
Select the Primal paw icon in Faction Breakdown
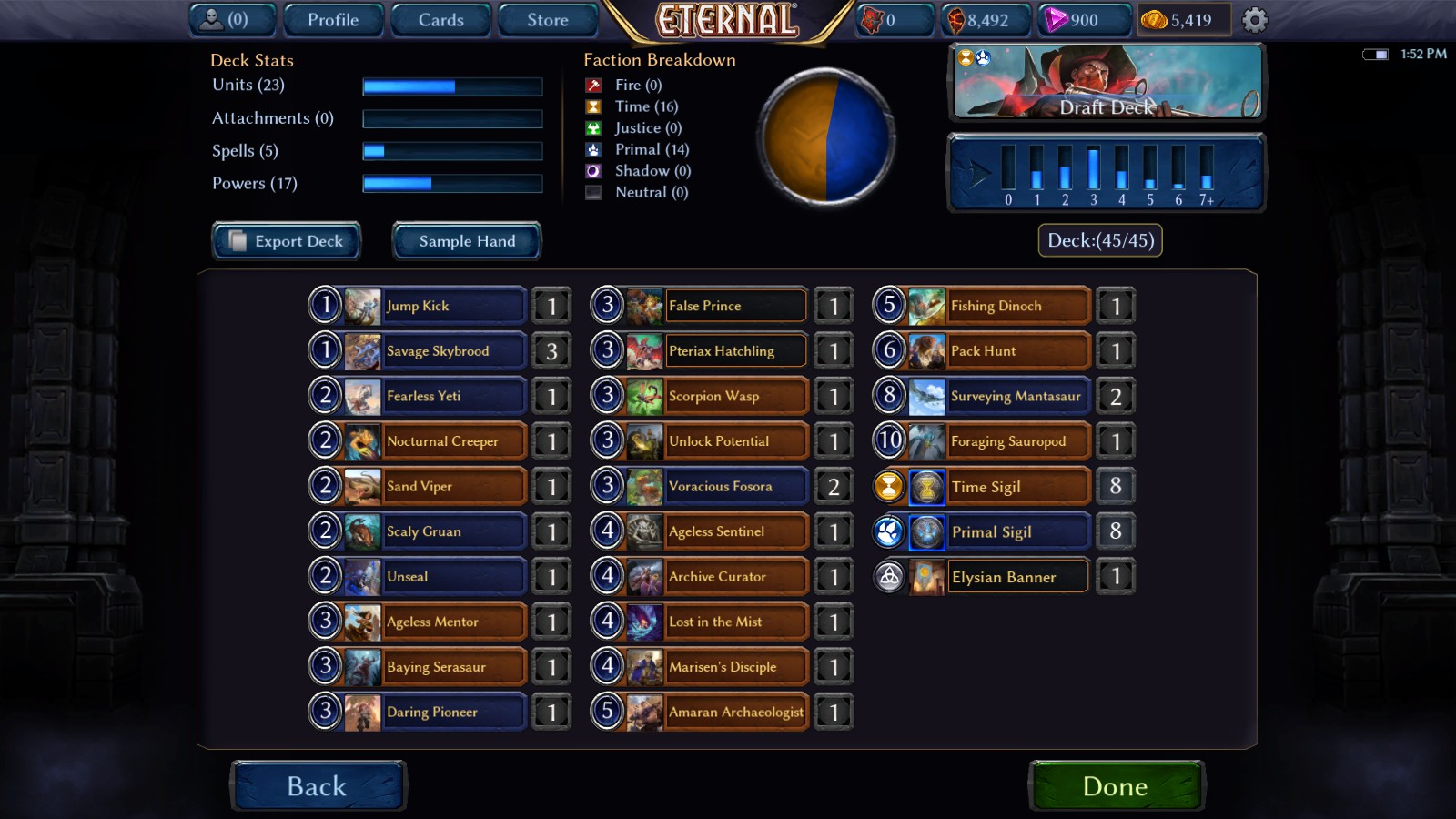(x=592, y=149)
